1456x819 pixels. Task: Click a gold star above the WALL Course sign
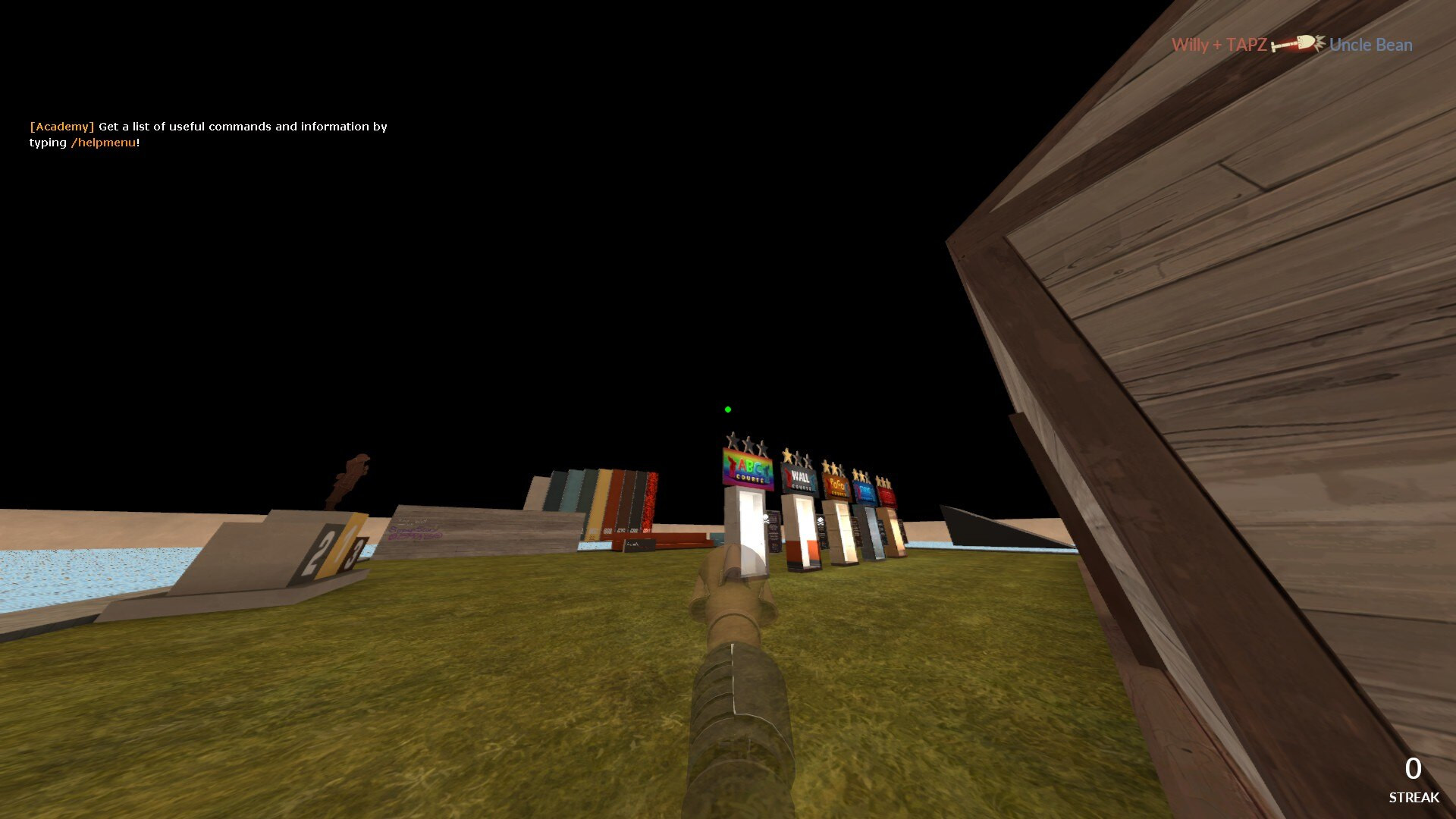coord(787,455)
